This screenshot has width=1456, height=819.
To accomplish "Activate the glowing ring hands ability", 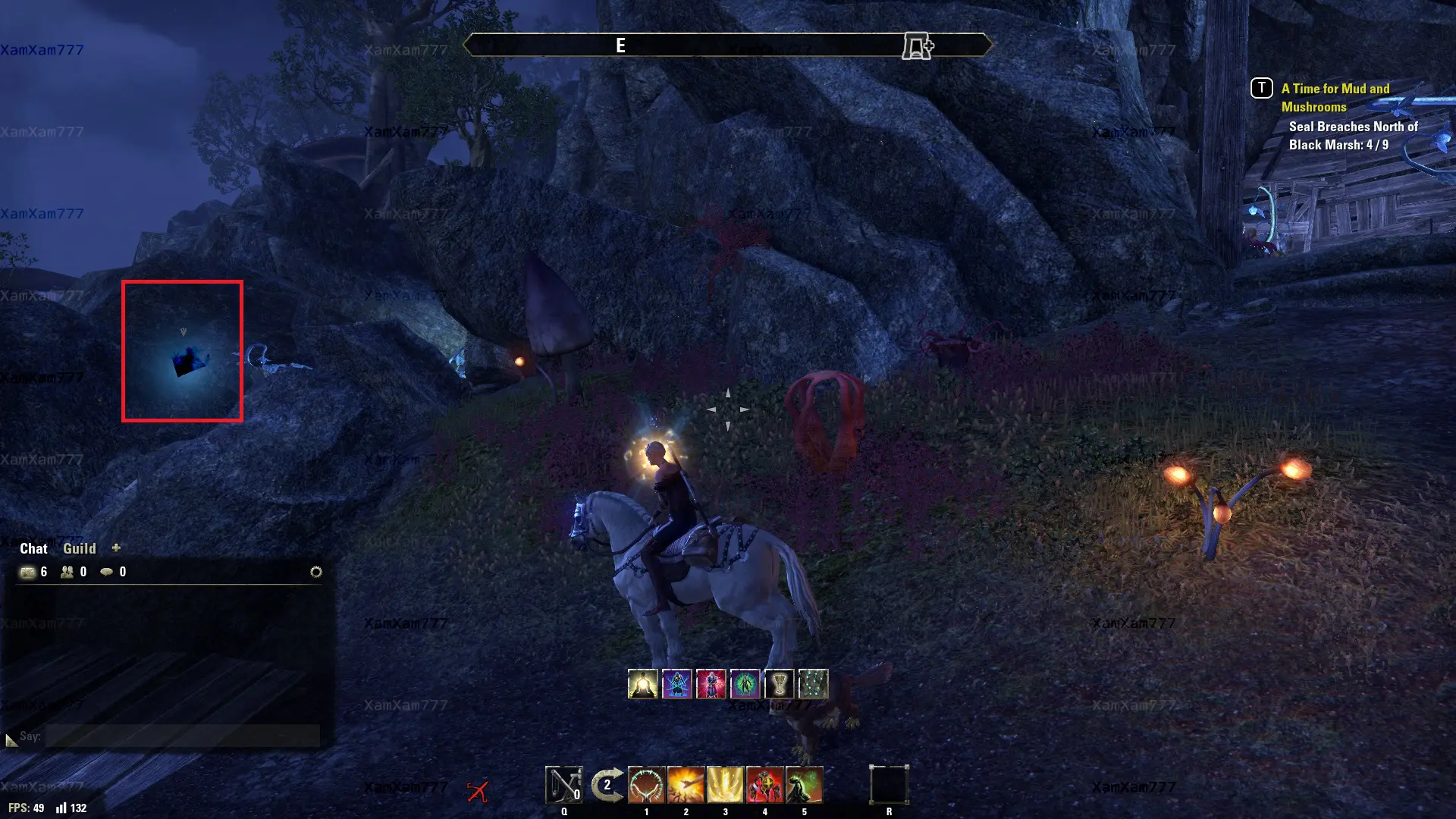I will pos(646,785).
